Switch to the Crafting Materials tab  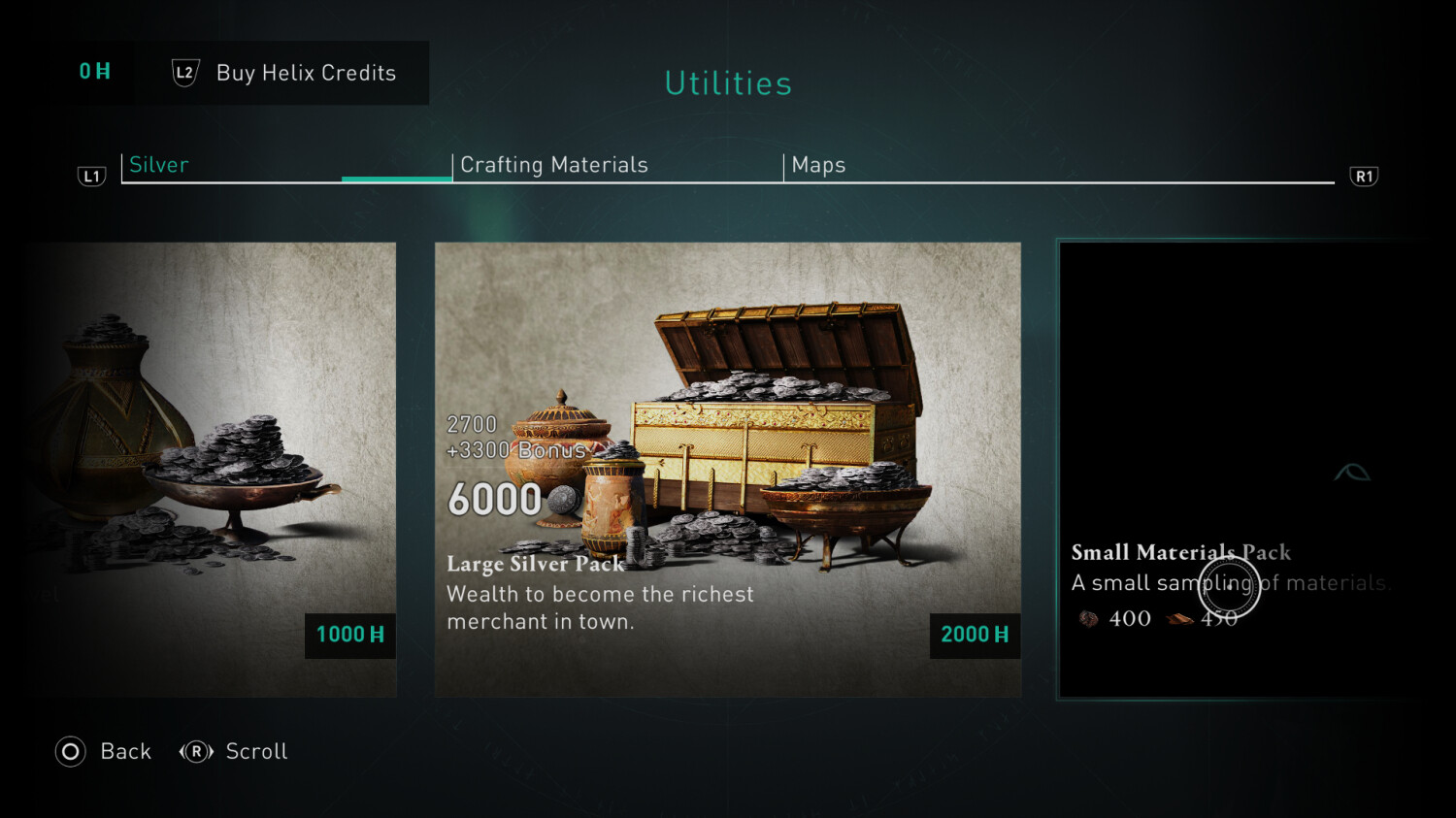point(554,165)
